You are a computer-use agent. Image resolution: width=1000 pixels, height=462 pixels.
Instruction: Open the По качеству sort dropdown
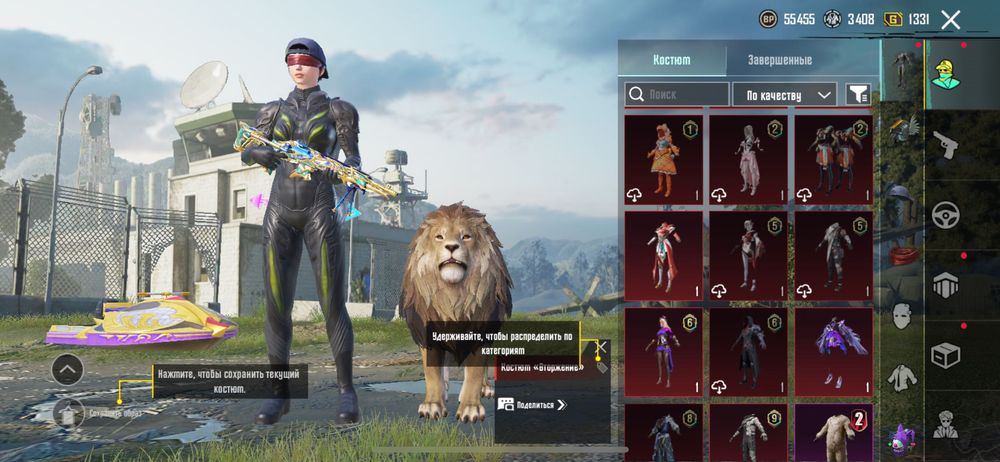[785, 94]
